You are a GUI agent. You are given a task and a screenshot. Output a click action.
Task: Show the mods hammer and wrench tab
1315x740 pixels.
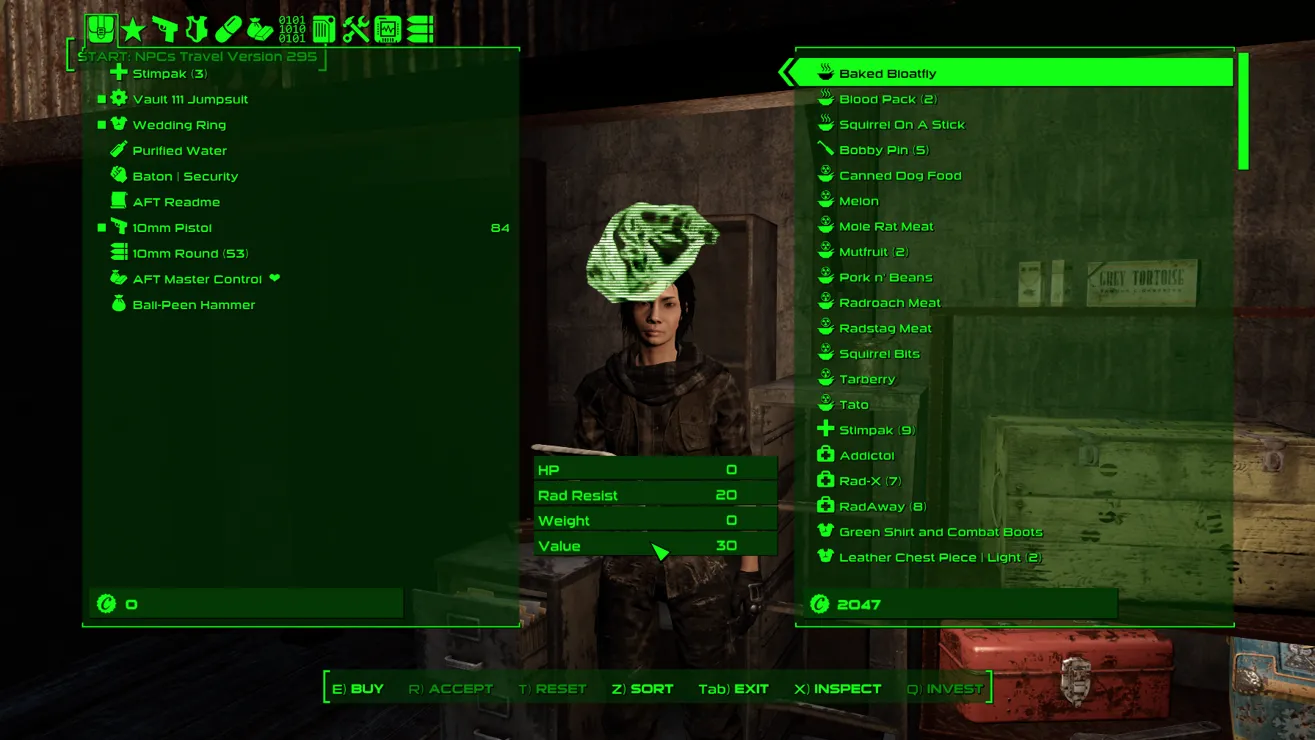point(356,29)
